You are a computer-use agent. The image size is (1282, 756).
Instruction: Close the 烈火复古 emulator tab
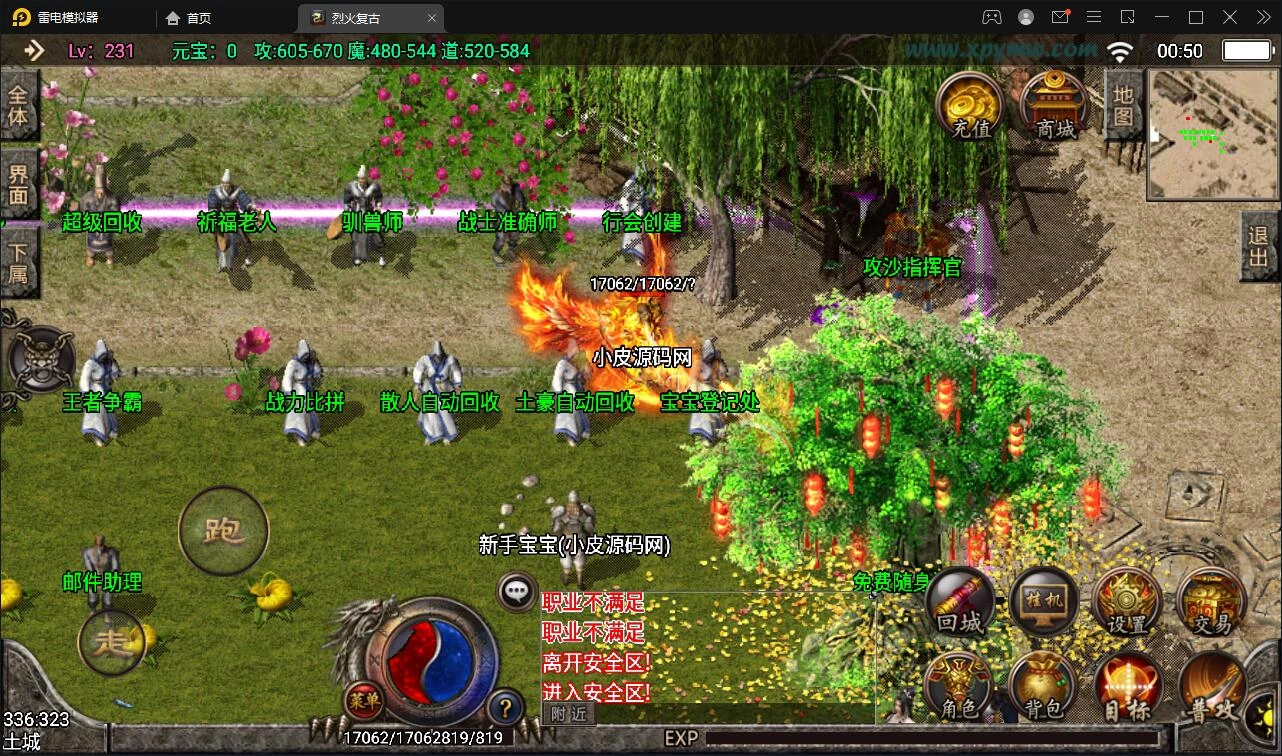coord(432,18)
